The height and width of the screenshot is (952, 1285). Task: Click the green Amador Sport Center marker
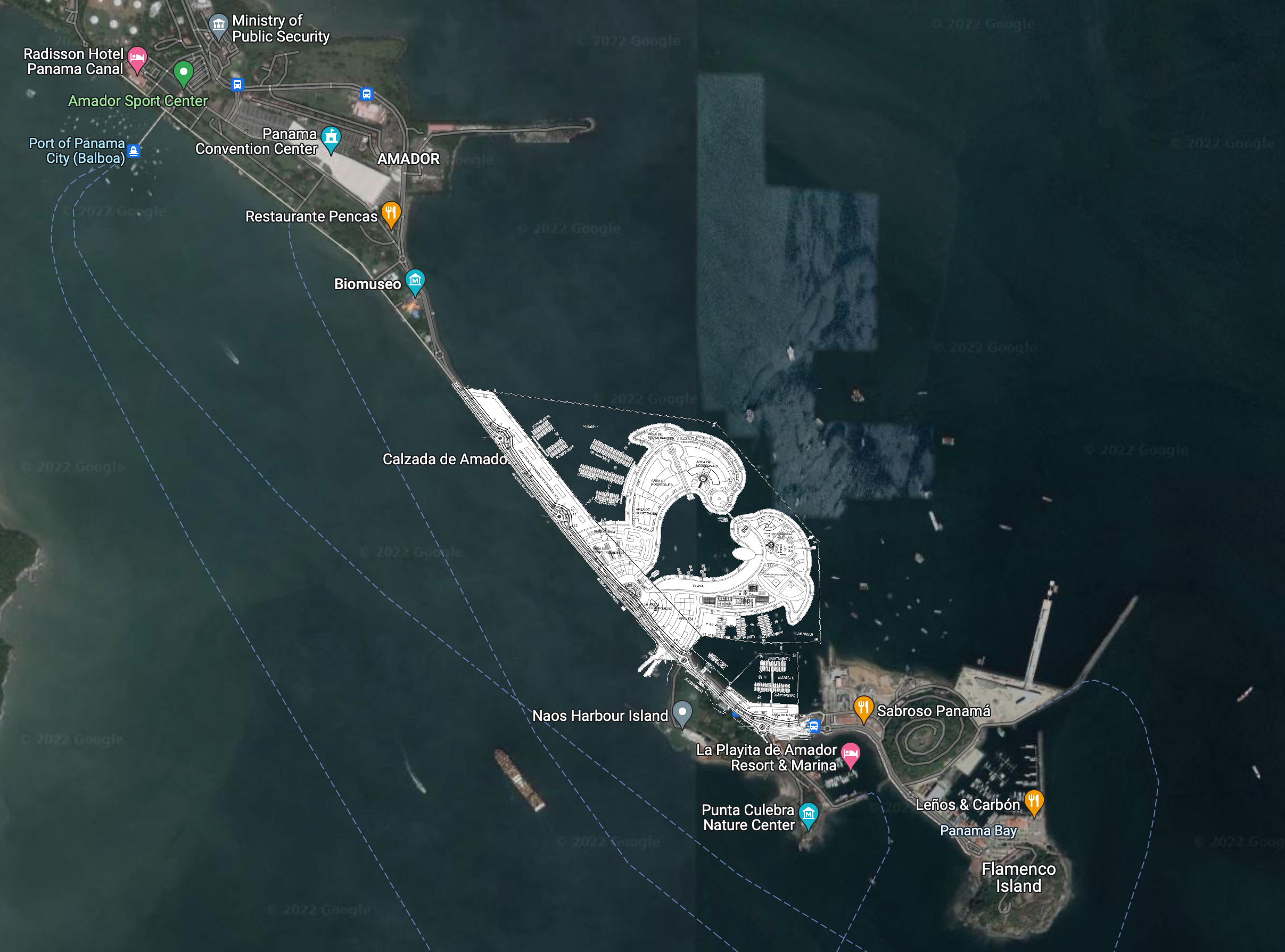click(183, 72)
